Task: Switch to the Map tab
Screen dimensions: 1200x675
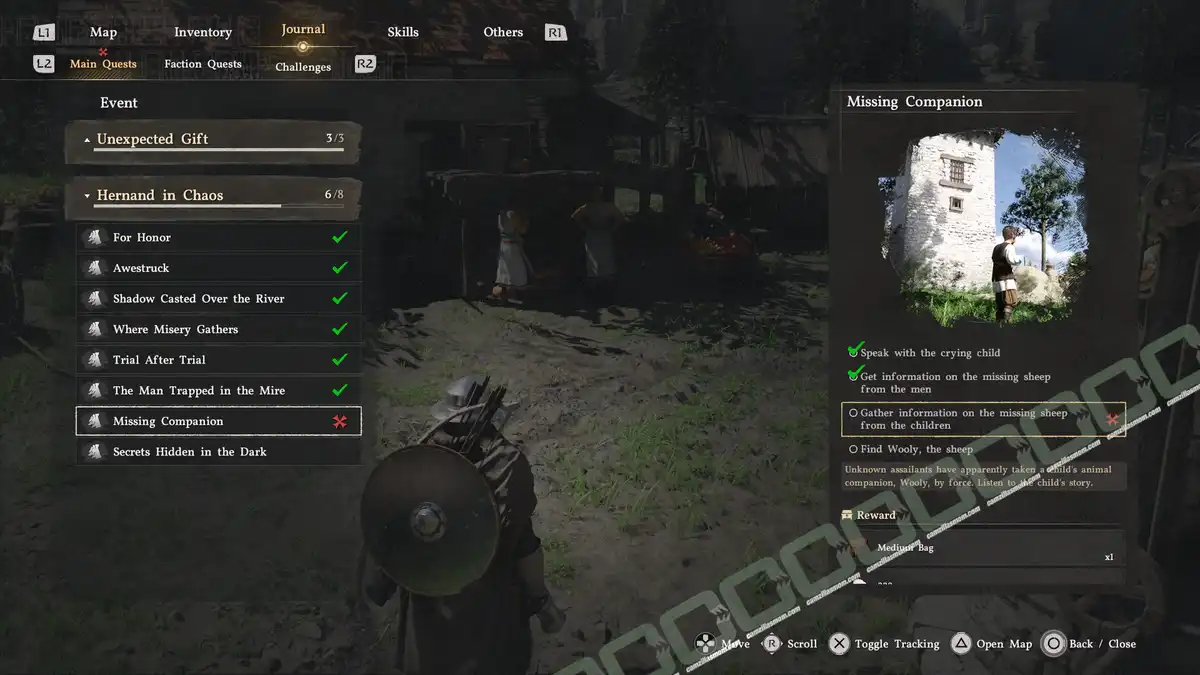Action: point(103,32)
